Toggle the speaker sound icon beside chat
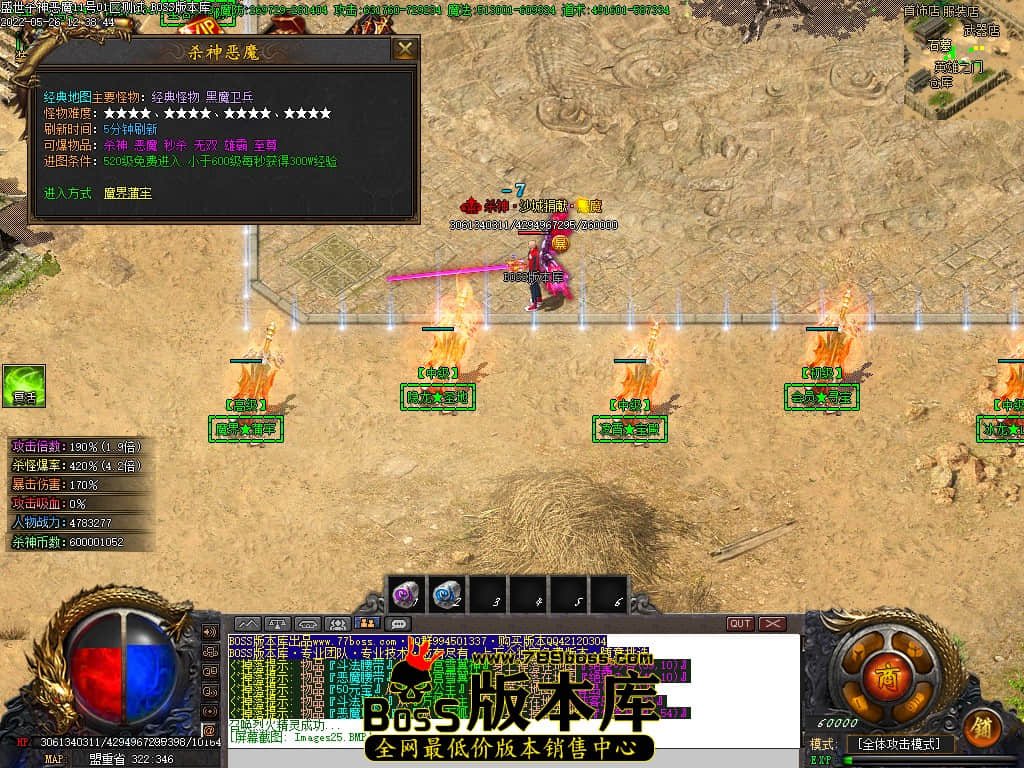This screenshot has height=768, width=1024. pos(210,632)
